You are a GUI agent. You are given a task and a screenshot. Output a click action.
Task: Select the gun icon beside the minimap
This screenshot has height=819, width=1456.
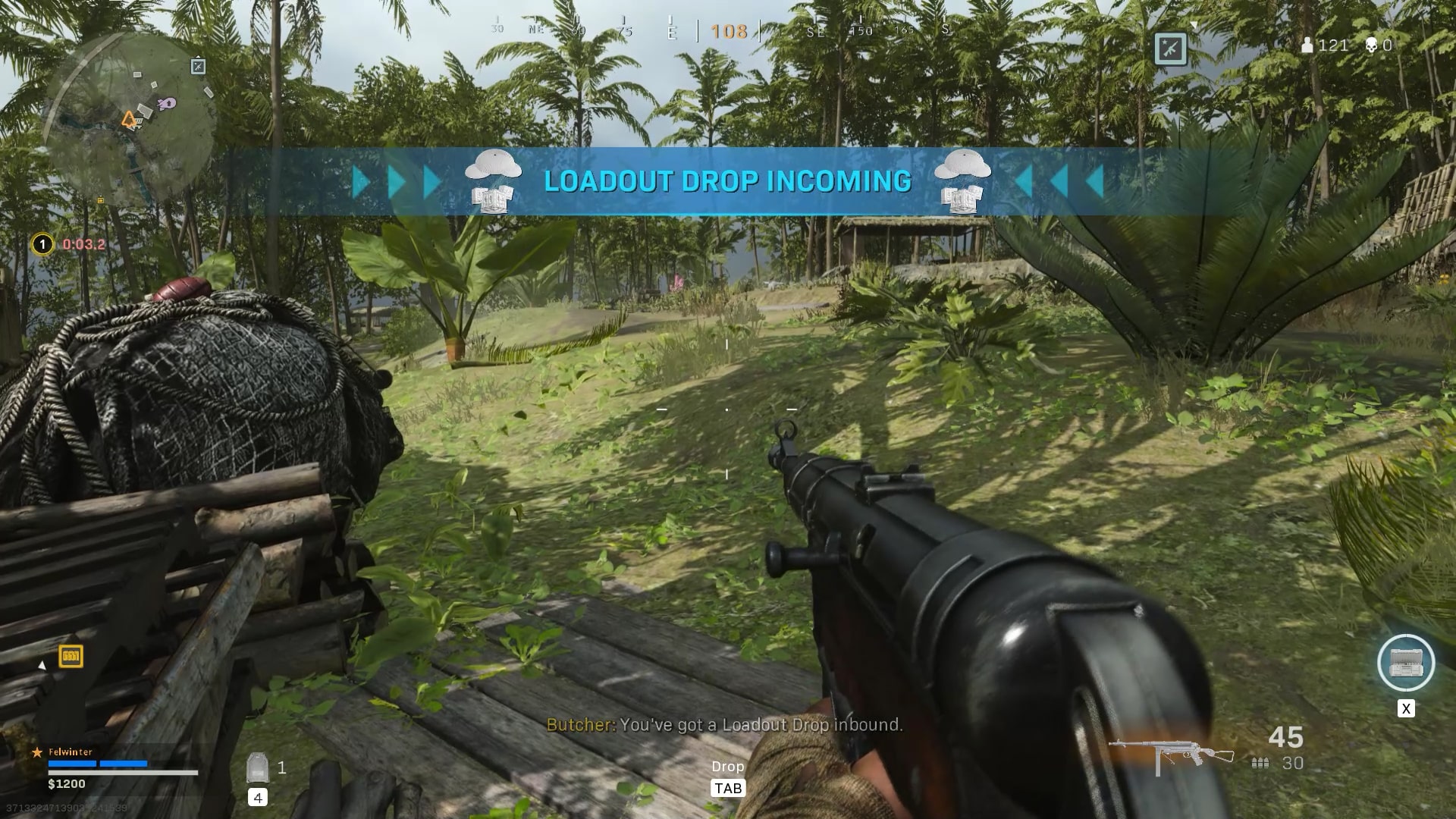[198, 67]
